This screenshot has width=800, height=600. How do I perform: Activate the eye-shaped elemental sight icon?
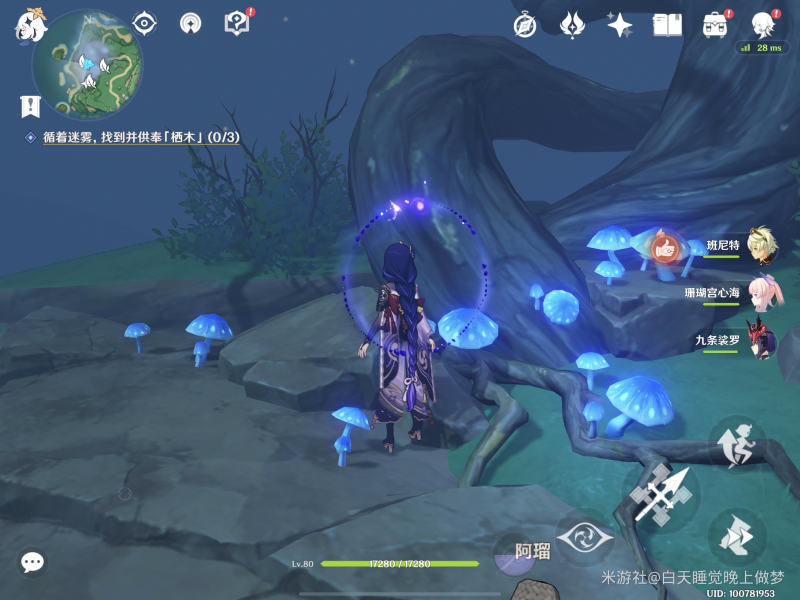[145, 23]
